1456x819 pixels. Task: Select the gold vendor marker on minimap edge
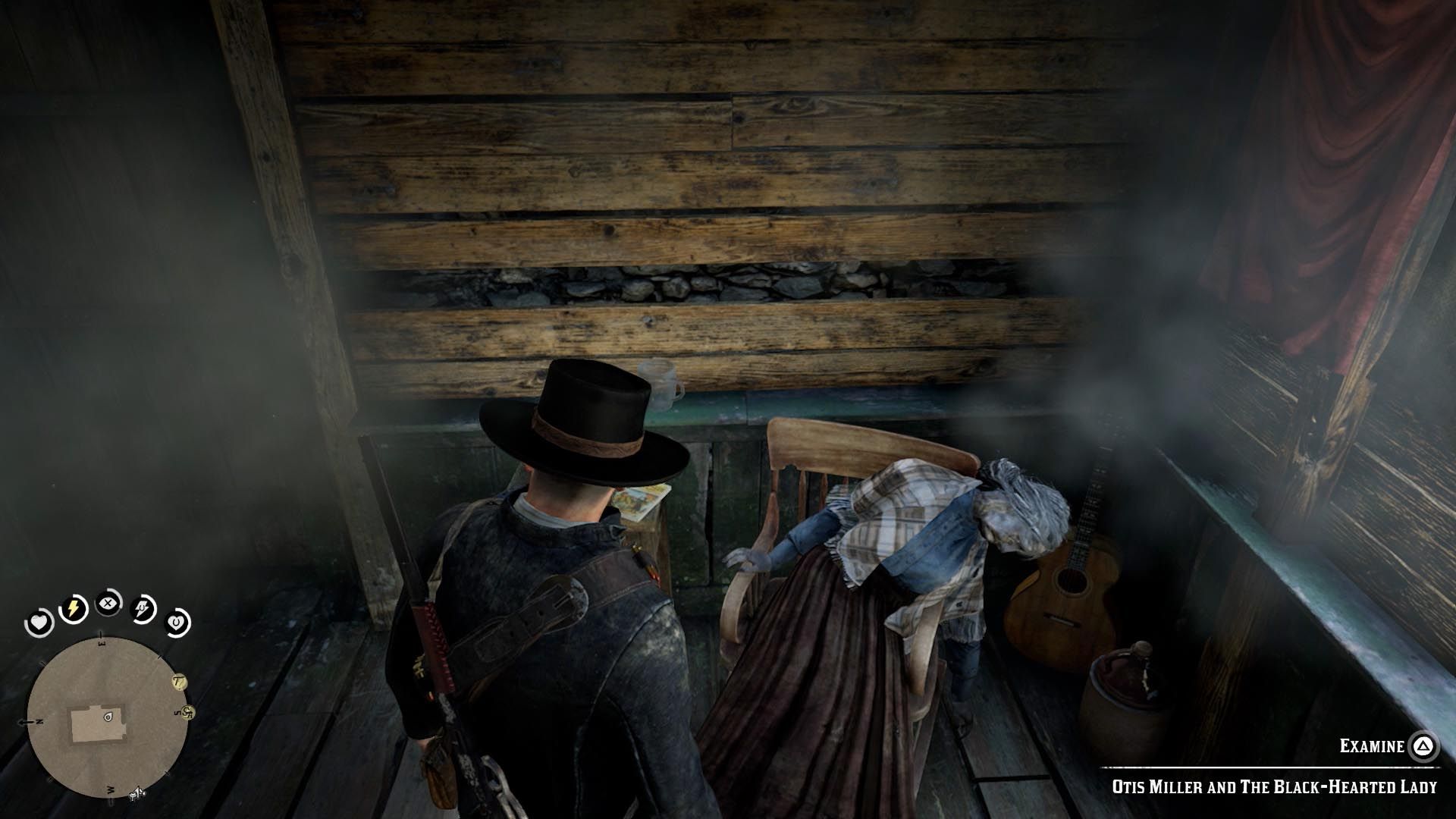tap(187, 711)
